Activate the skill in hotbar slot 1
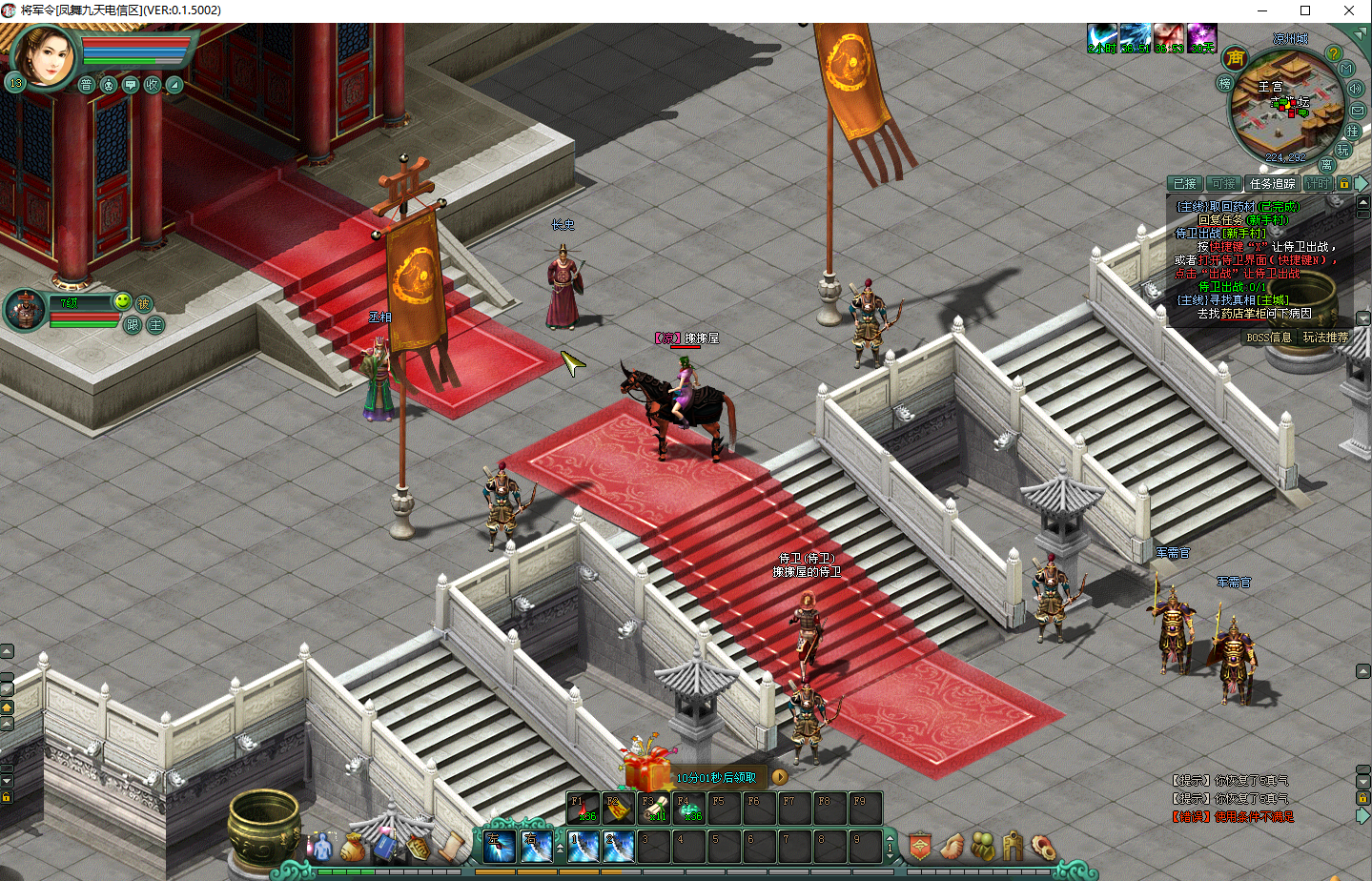1372x881 pixels. coord(583,845)
